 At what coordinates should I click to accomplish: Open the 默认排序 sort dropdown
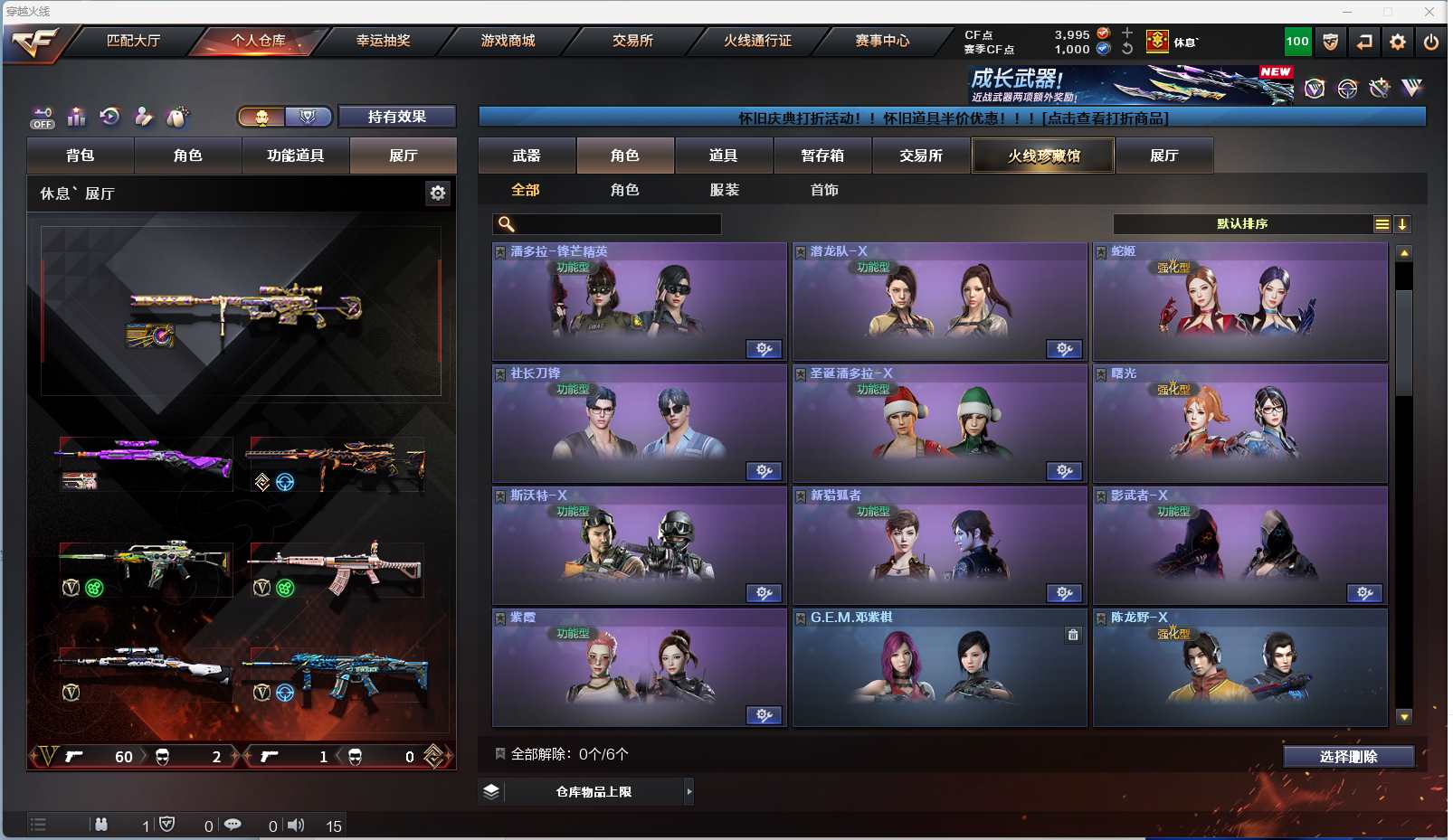coord(1242,224)
